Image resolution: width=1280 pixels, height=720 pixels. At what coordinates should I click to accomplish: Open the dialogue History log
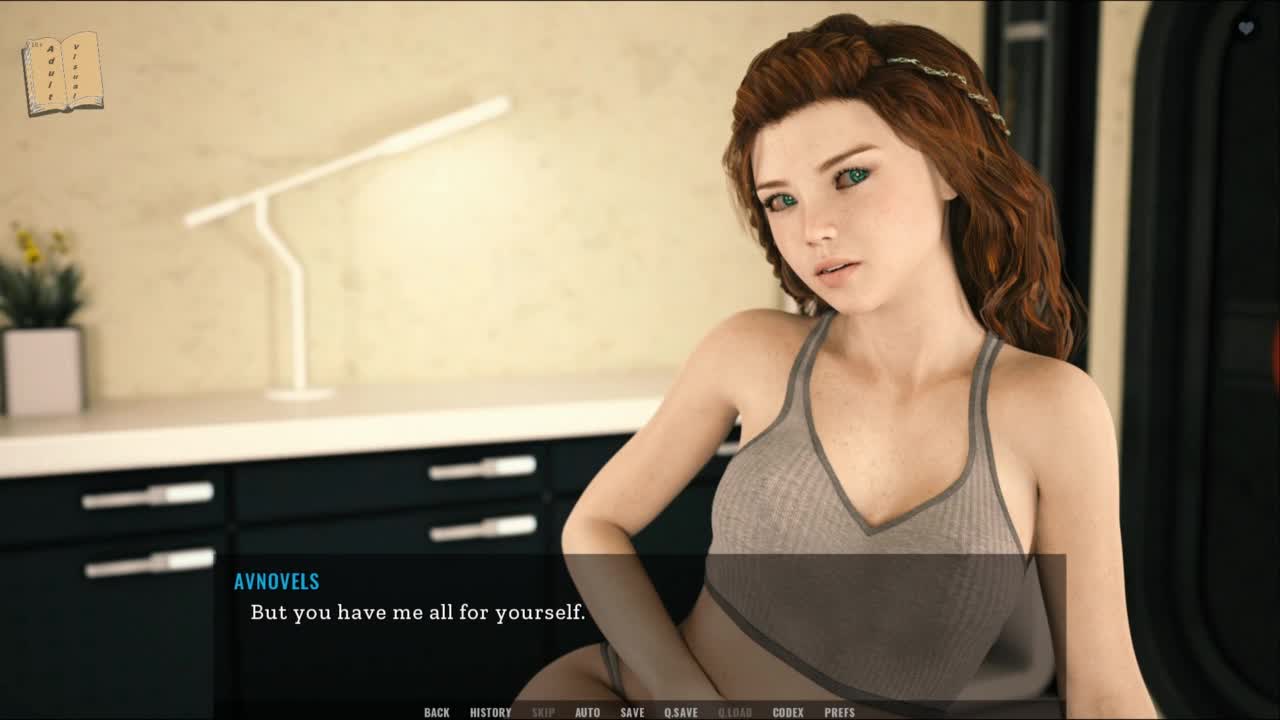[490, 712]
